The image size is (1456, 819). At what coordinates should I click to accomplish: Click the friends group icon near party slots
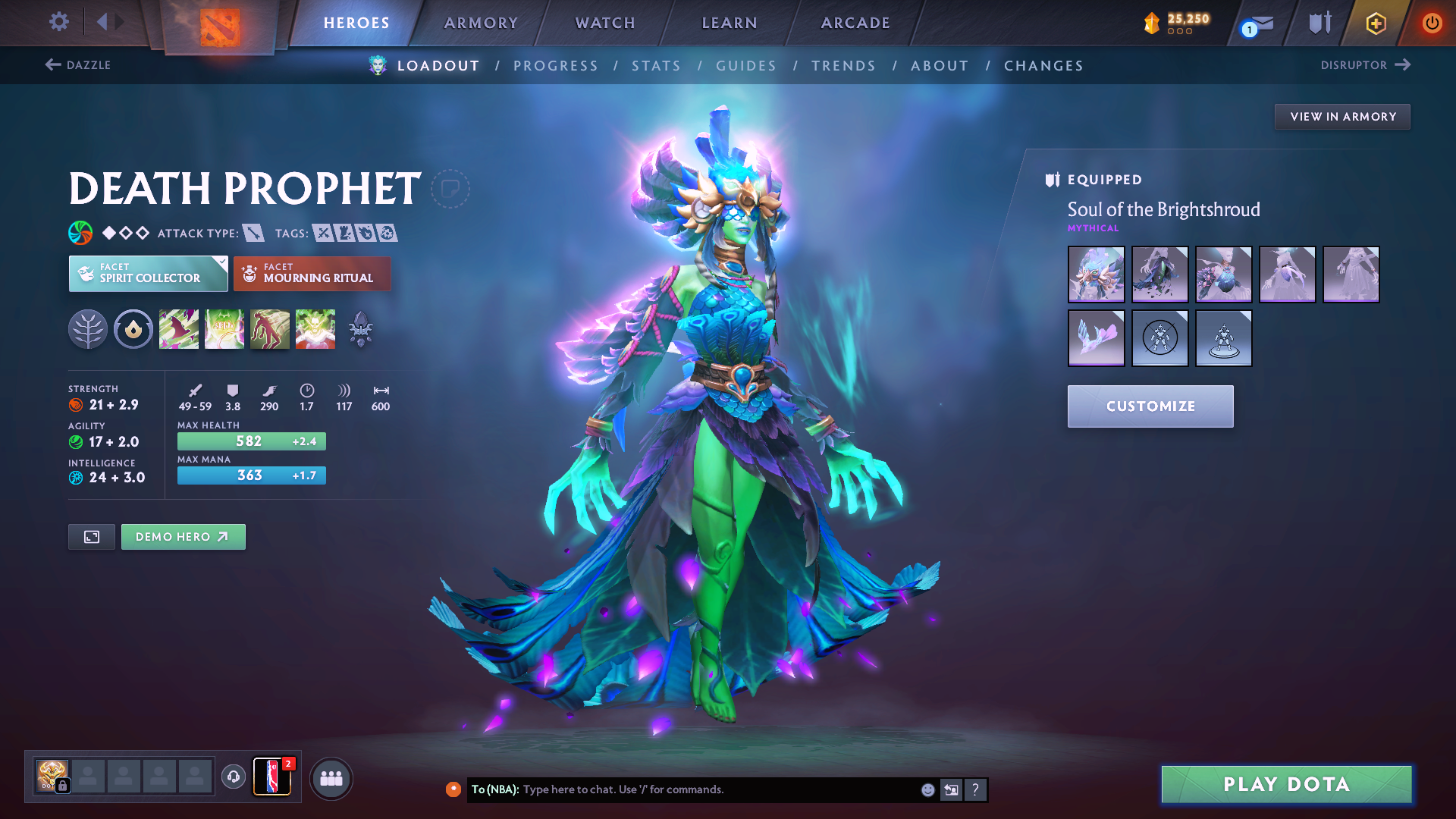pos(331,777)
